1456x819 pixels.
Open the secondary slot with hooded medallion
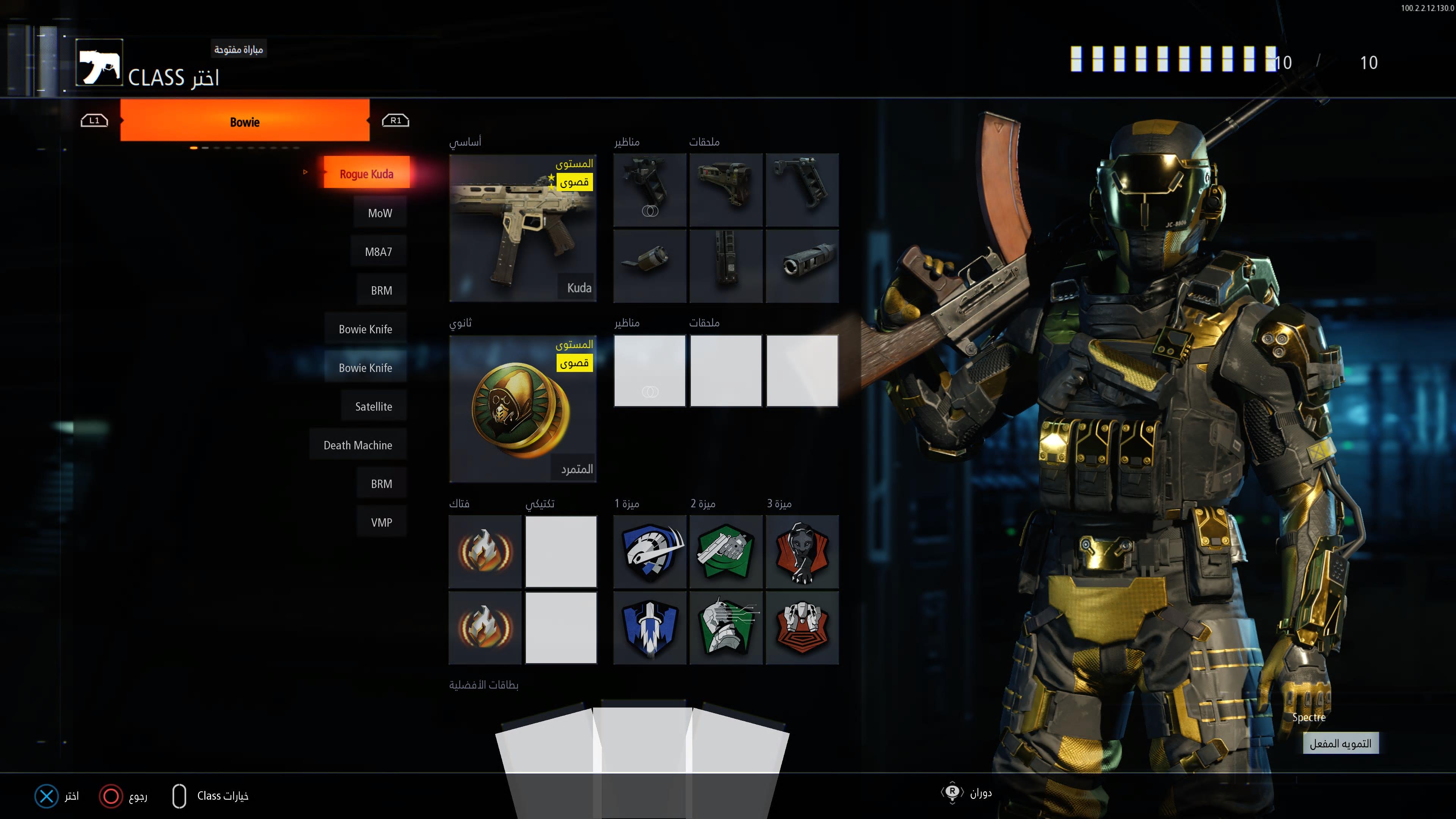(523, 409)
